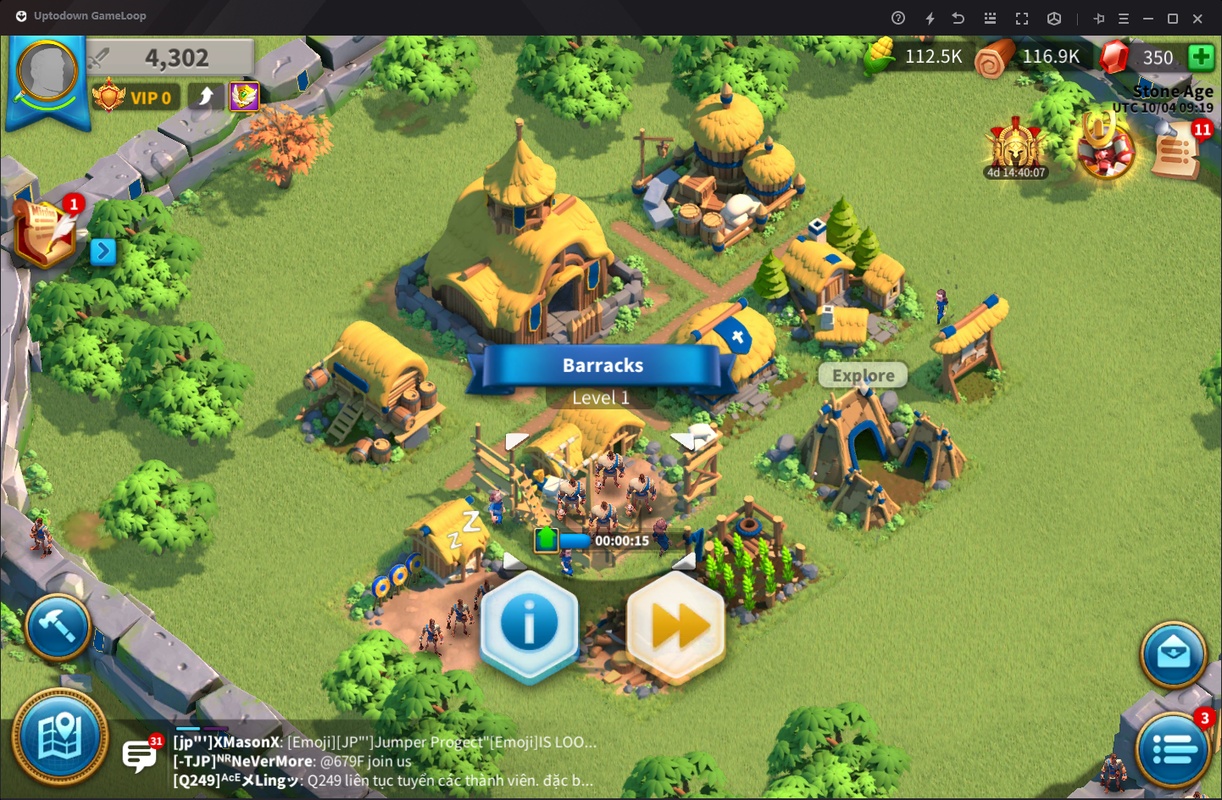The width and height of the screenshot is (1222, 800).
Task: Add gems with the green plus button
Action: click(x=1201, y=57)
